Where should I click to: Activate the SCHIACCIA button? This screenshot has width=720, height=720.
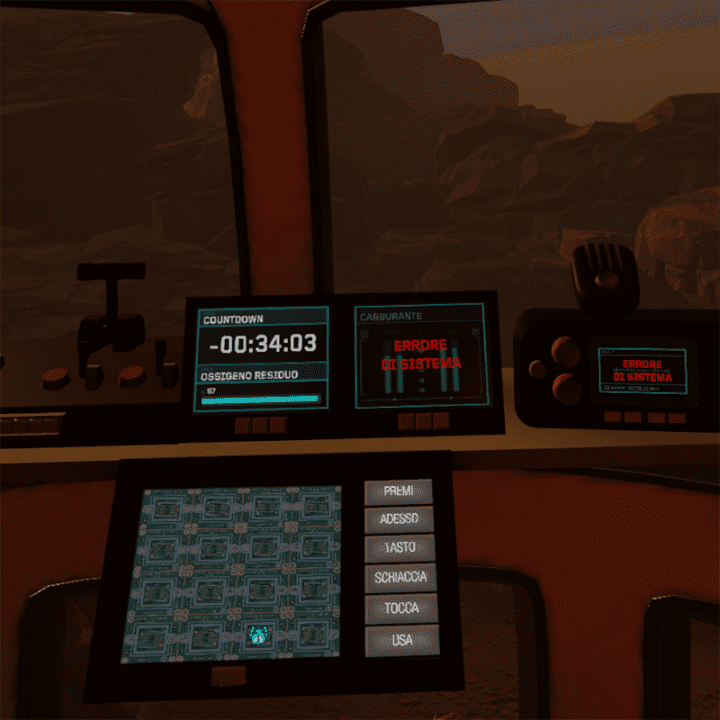coord(400,578)
